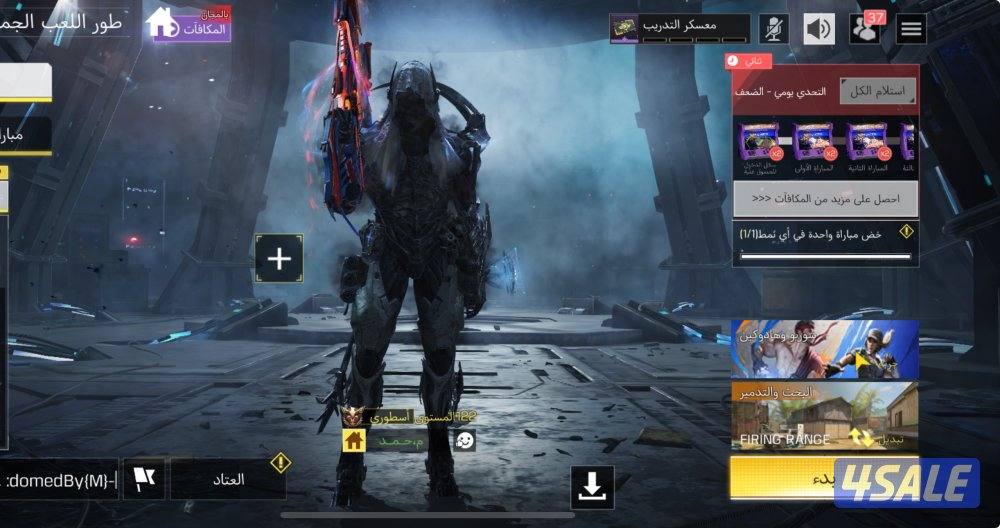Open the training camp panel
The width and height of the screenshot is (1000, 528).
679,27
